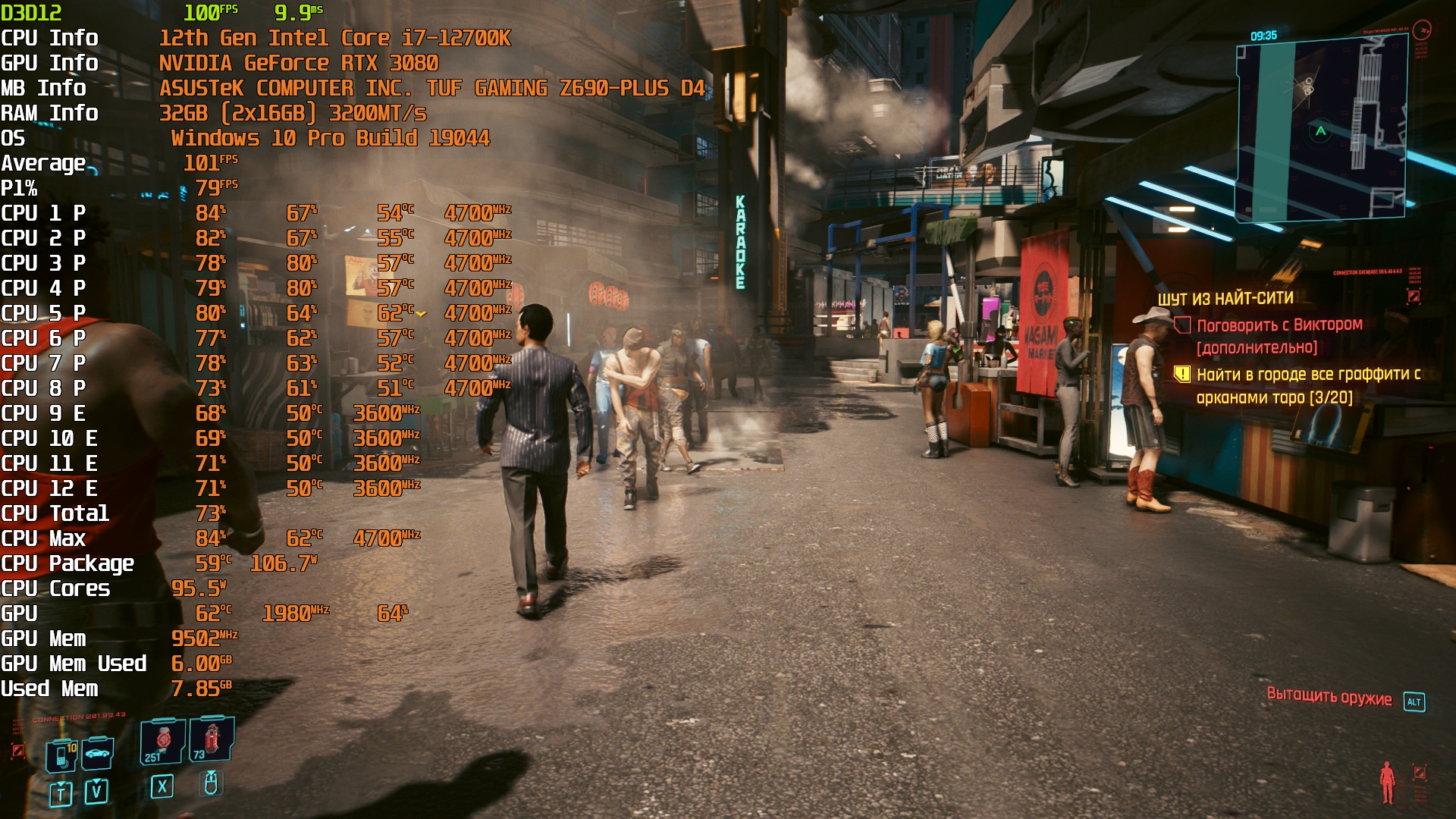Open the quest title ШУТ ИЗ НАЙТ-СИТИ

[x=1225, y=299]
